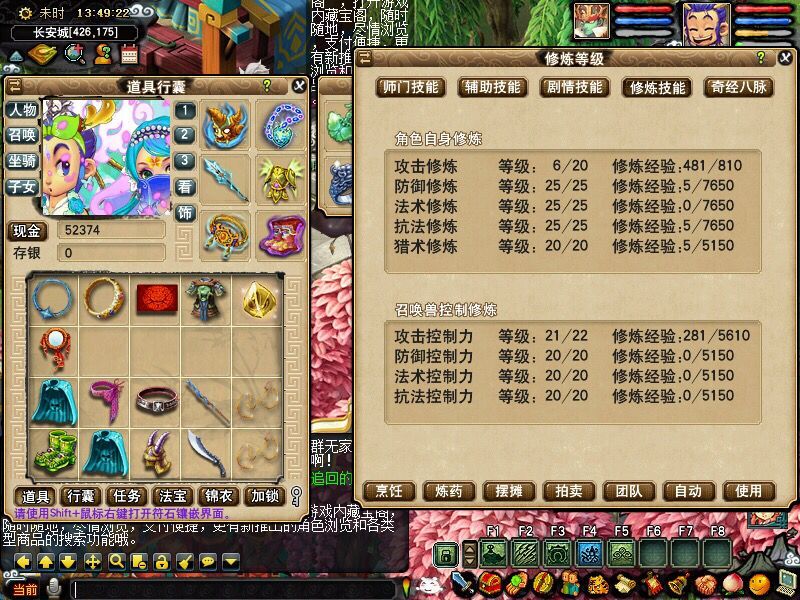This screenshot has height=600, width=800.
Task: Select the 剧情技能 tab
Action: [573, 87]
